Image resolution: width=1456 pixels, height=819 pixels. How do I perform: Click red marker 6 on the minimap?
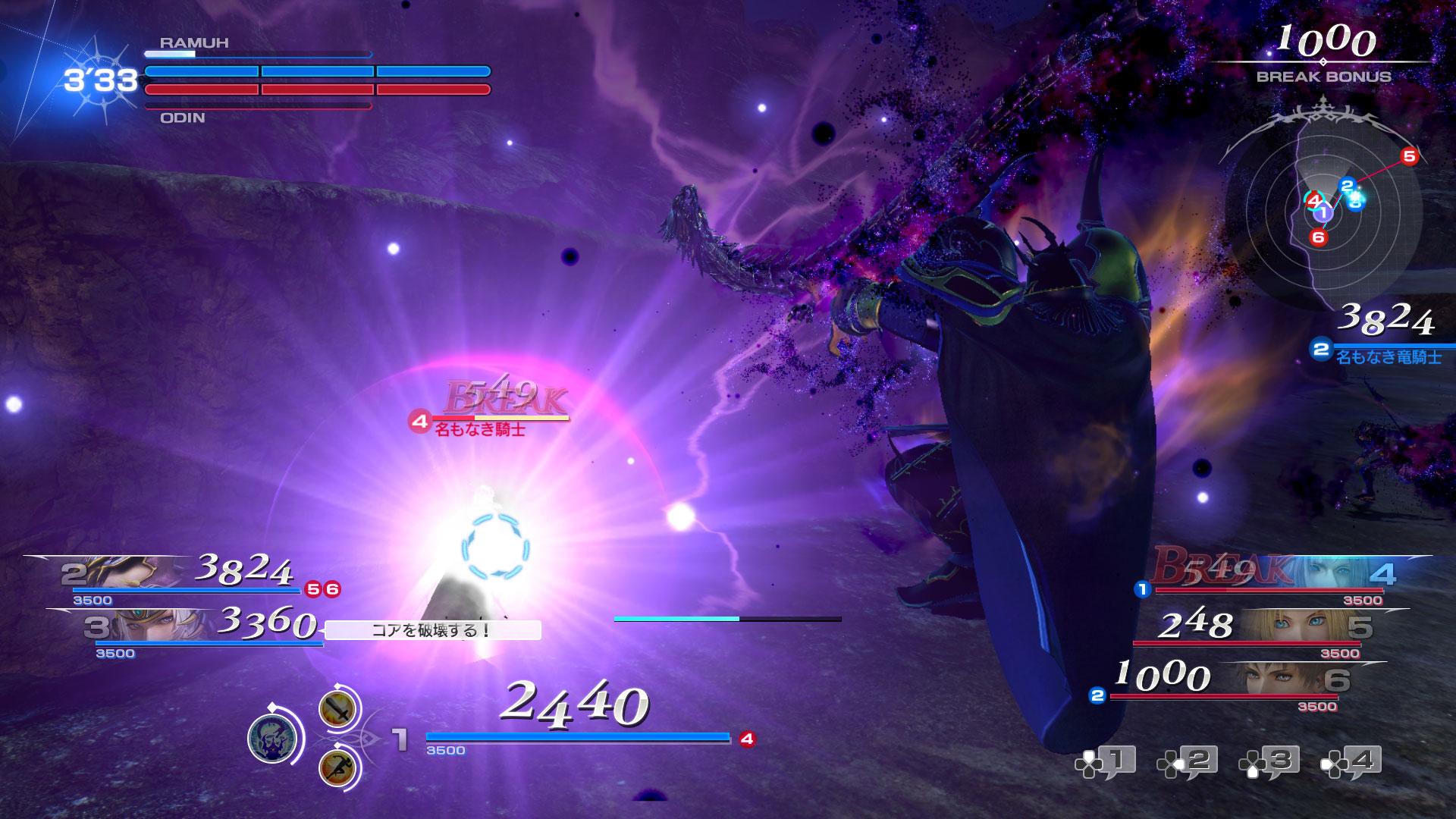tap(1318, 237)
